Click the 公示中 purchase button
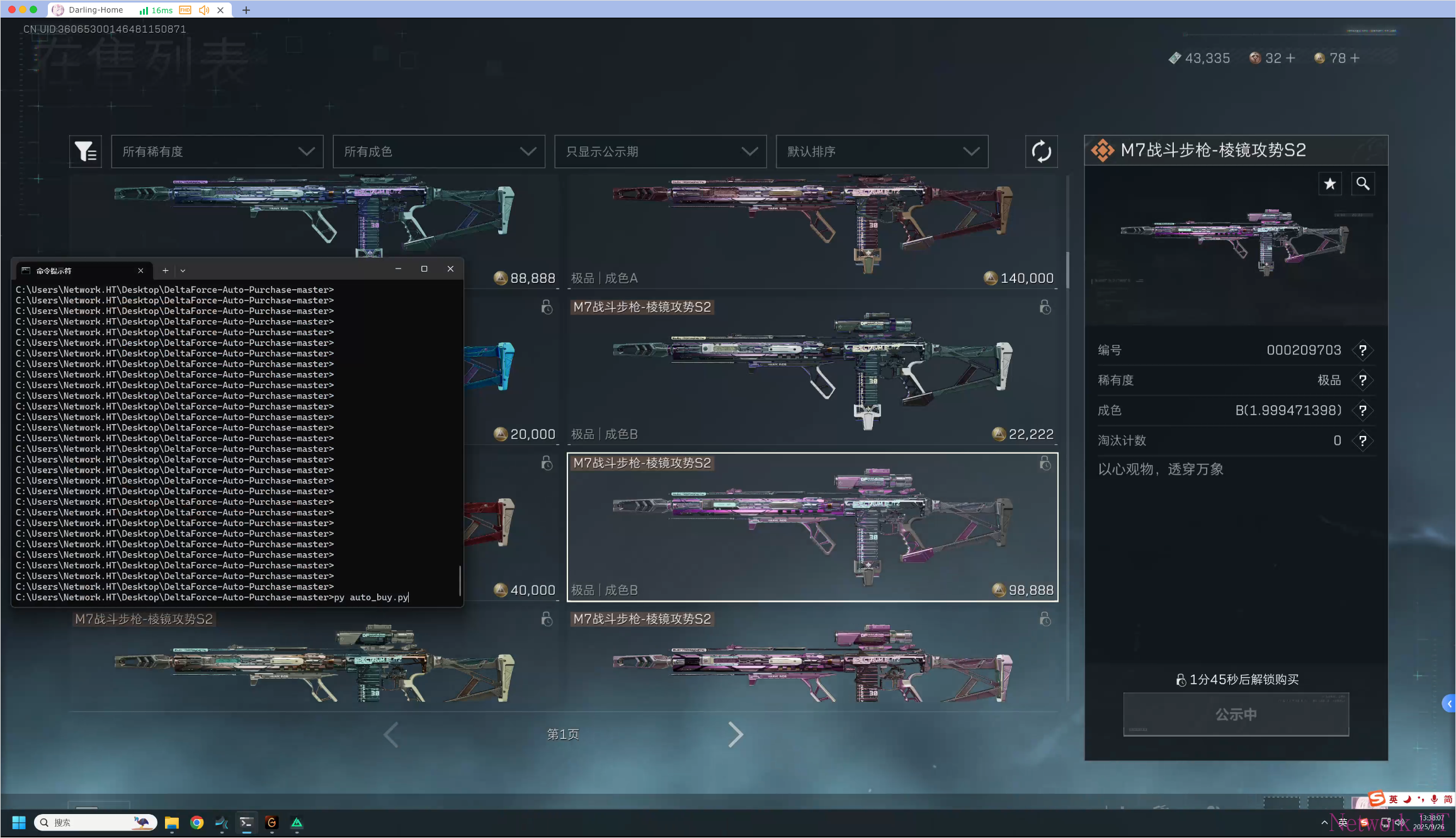Image resolution: width=1456 pixels, height=838 pixels. tap(1236, 715)
